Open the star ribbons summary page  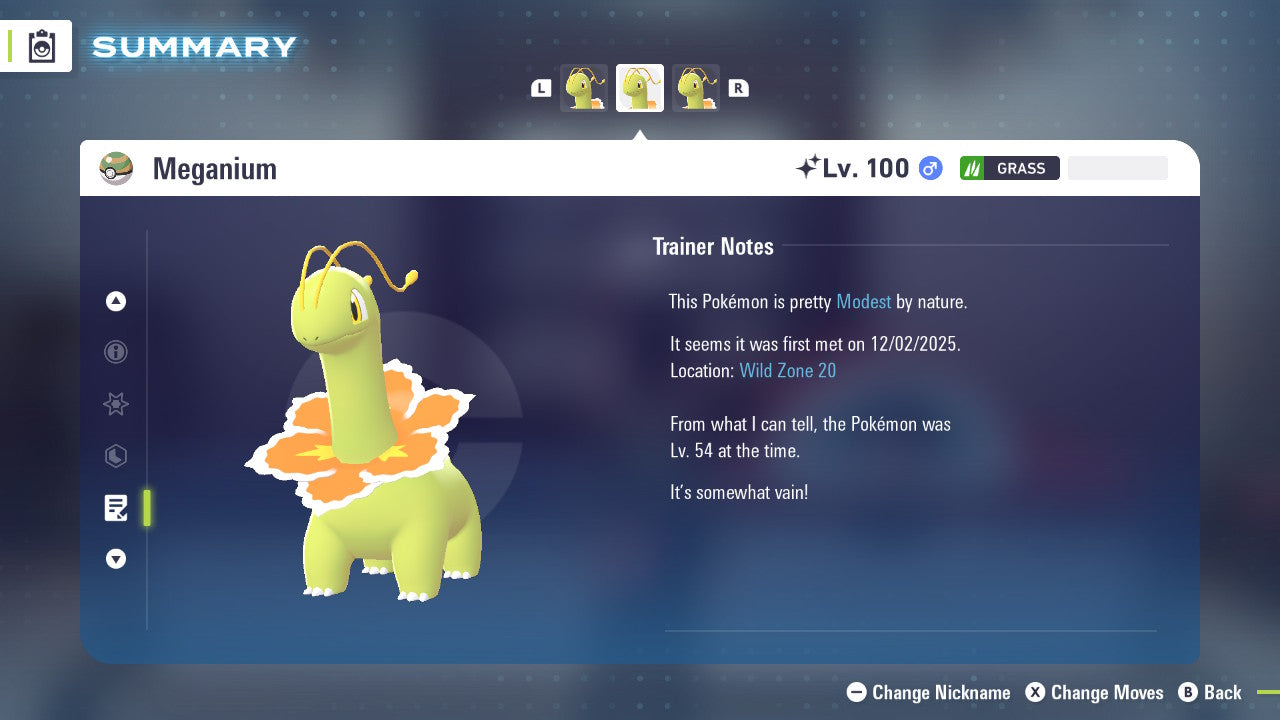pyautogui.click(x=115, y=404)
